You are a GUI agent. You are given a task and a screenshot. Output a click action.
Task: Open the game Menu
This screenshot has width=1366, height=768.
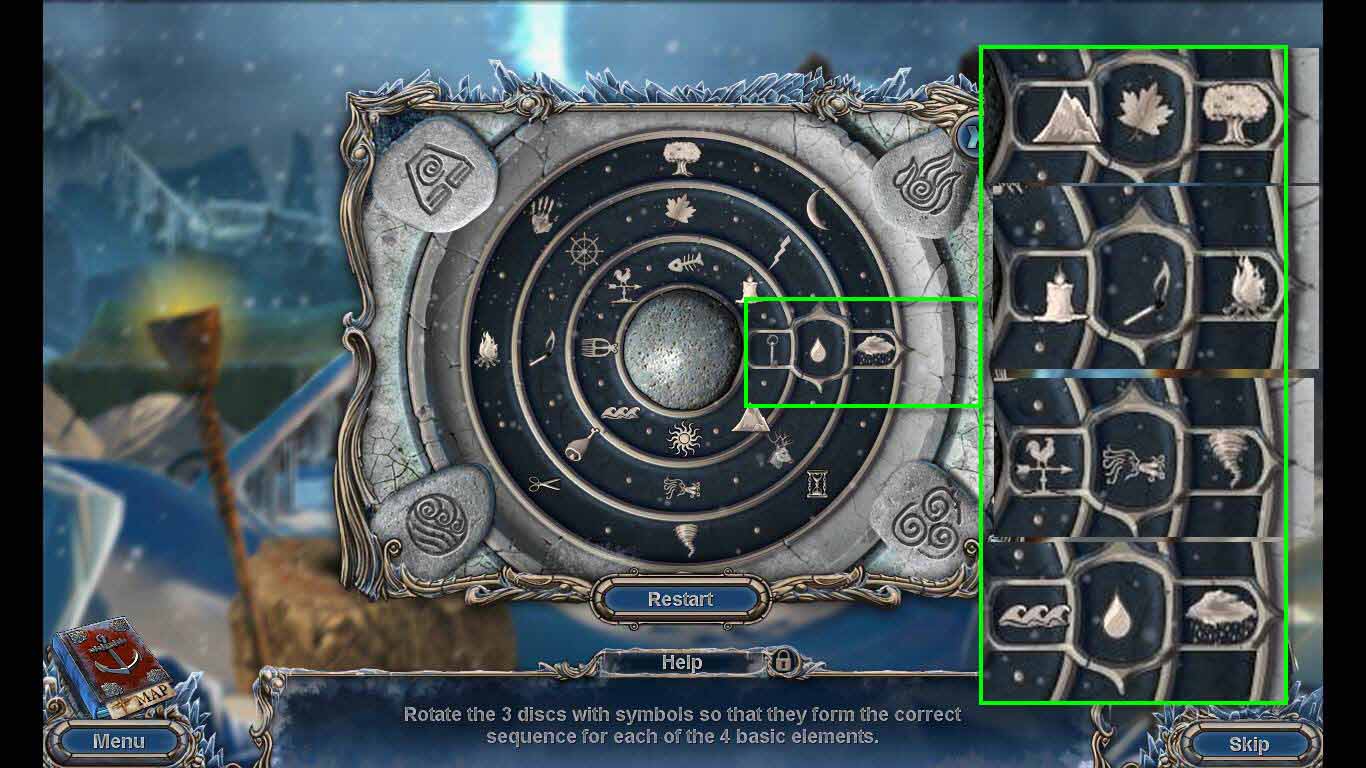pos(118,741)
